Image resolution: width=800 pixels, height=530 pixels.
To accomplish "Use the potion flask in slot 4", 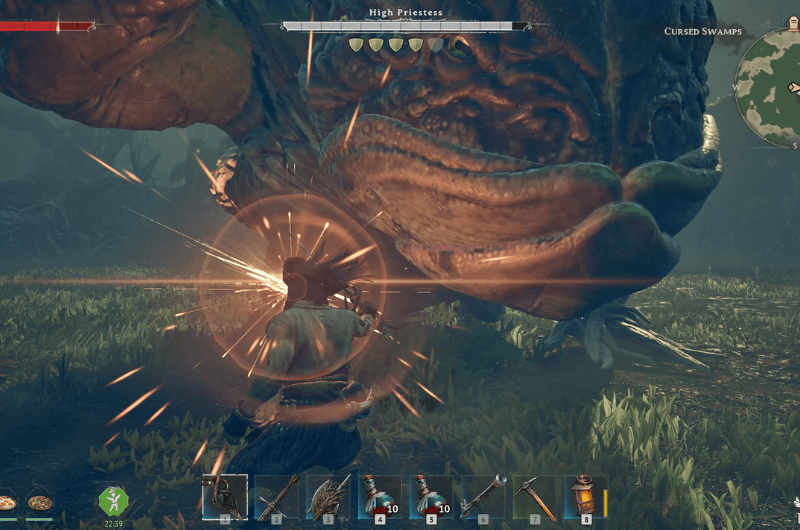I will tap(380, 496).
